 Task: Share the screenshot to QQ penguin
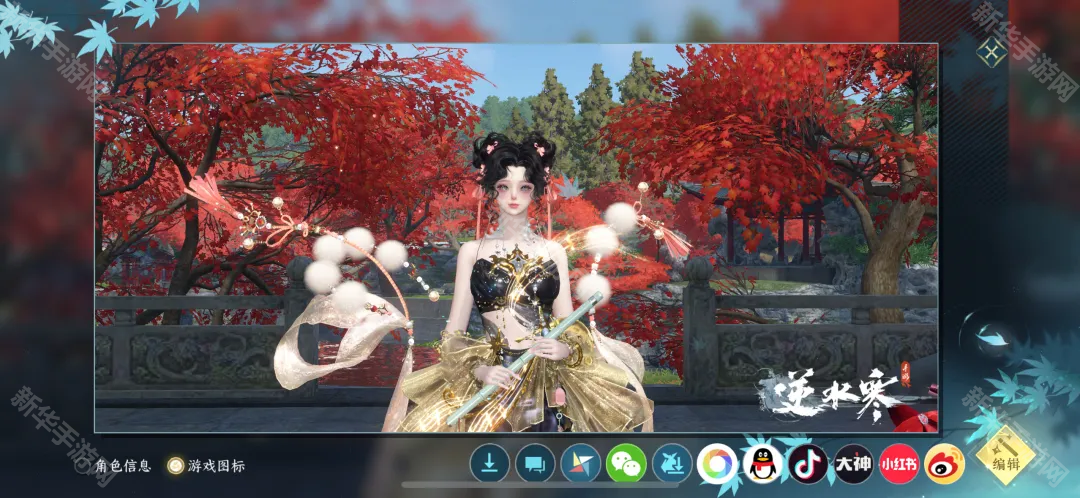[762, 463]
